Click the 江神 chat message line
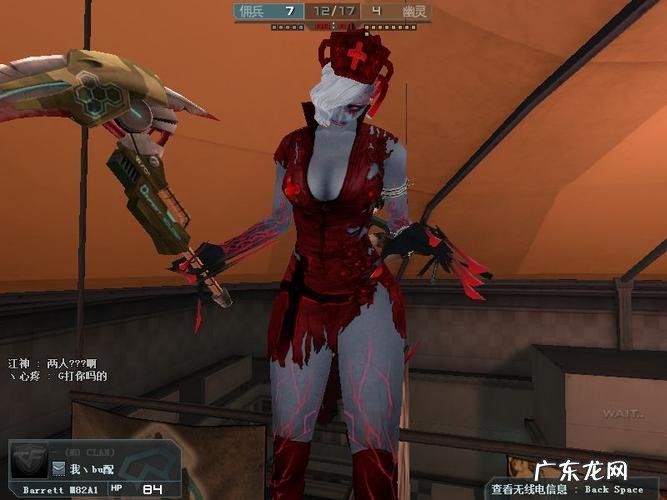The width and height of the screenshot is (667, 500). click(56, 363)
